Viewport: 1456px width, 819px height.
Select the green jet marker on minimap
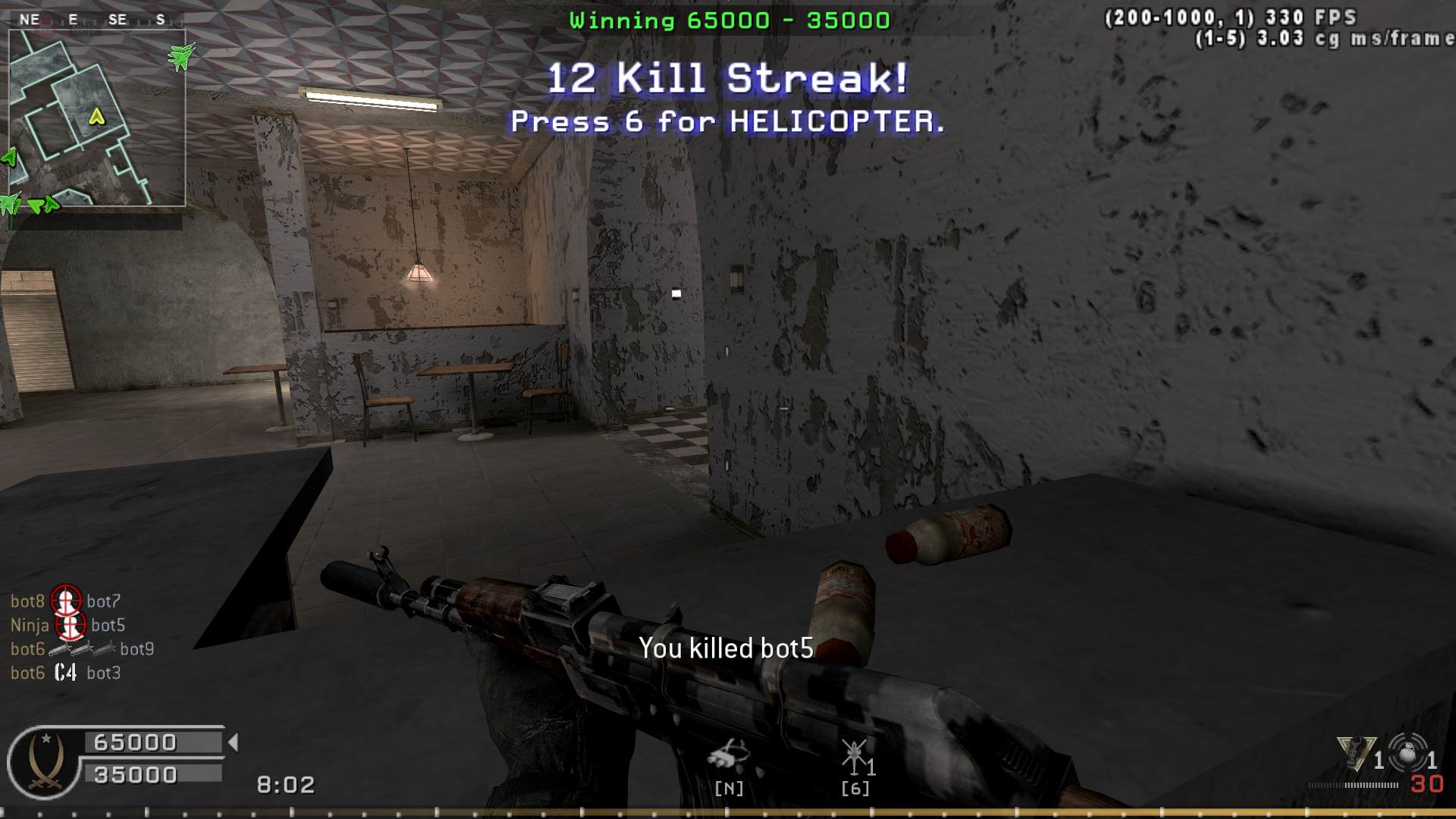(x=180, y=55)
